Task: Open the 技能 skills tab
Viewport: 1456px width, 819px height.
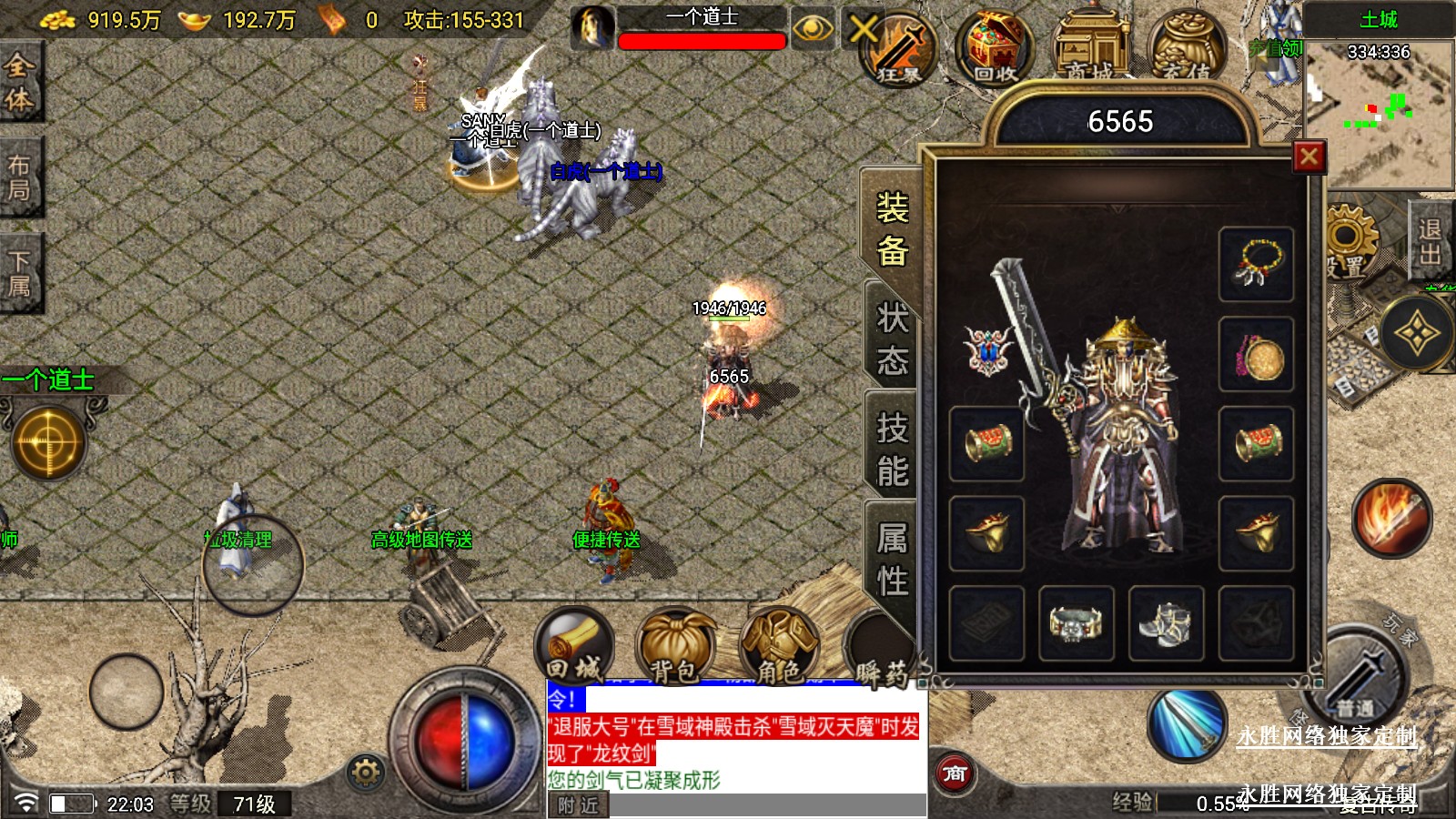Action: pyautogui.click(x=892, y=449)
